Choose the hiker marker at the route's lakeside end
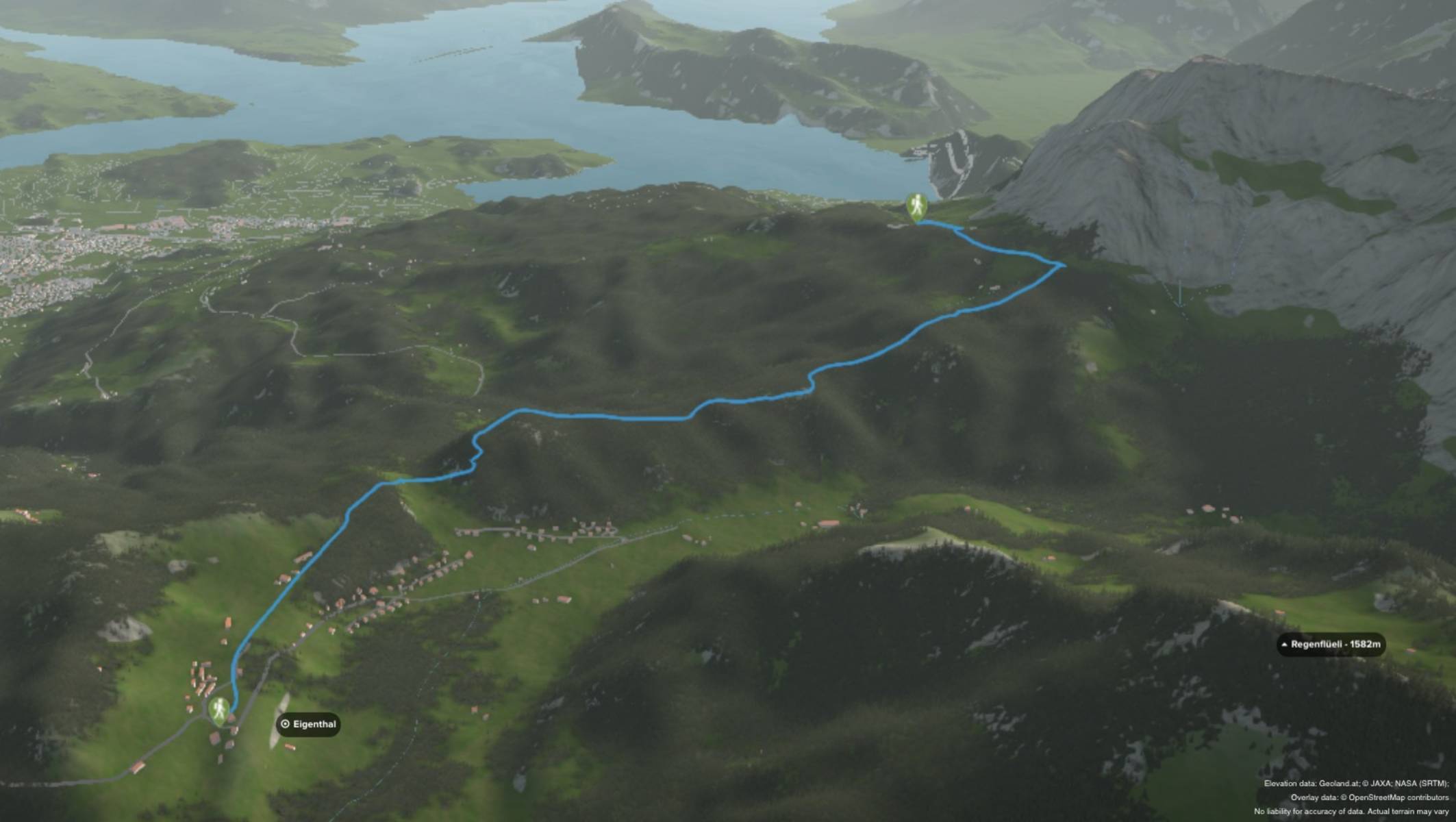The width and height of the screenshot is (1456, 822). point(916,206)
